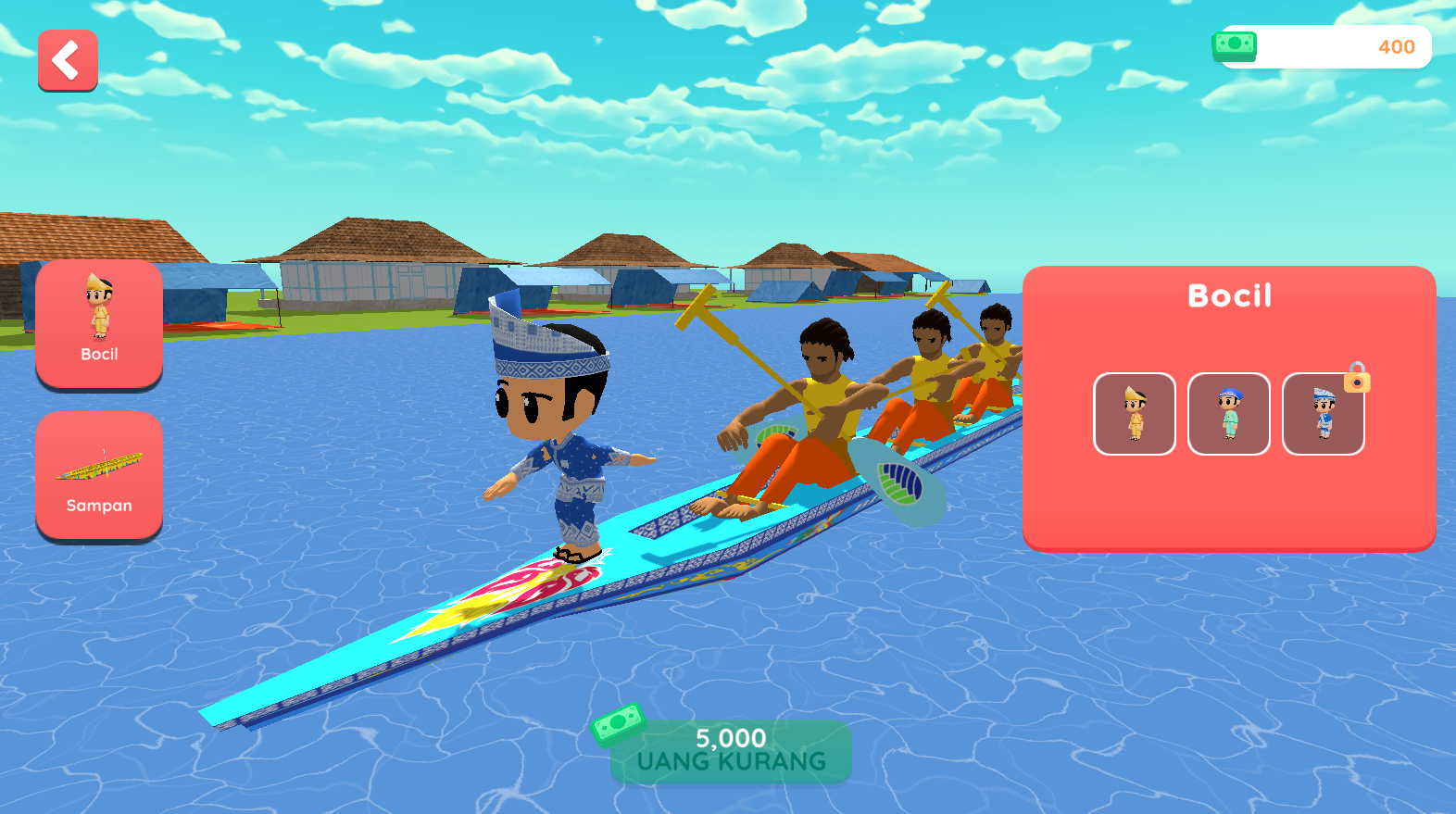Viewport: 1456px width, 814px height.
Task: Select the Sampan boat icon in the sidebar
Action: click(98, 468)
